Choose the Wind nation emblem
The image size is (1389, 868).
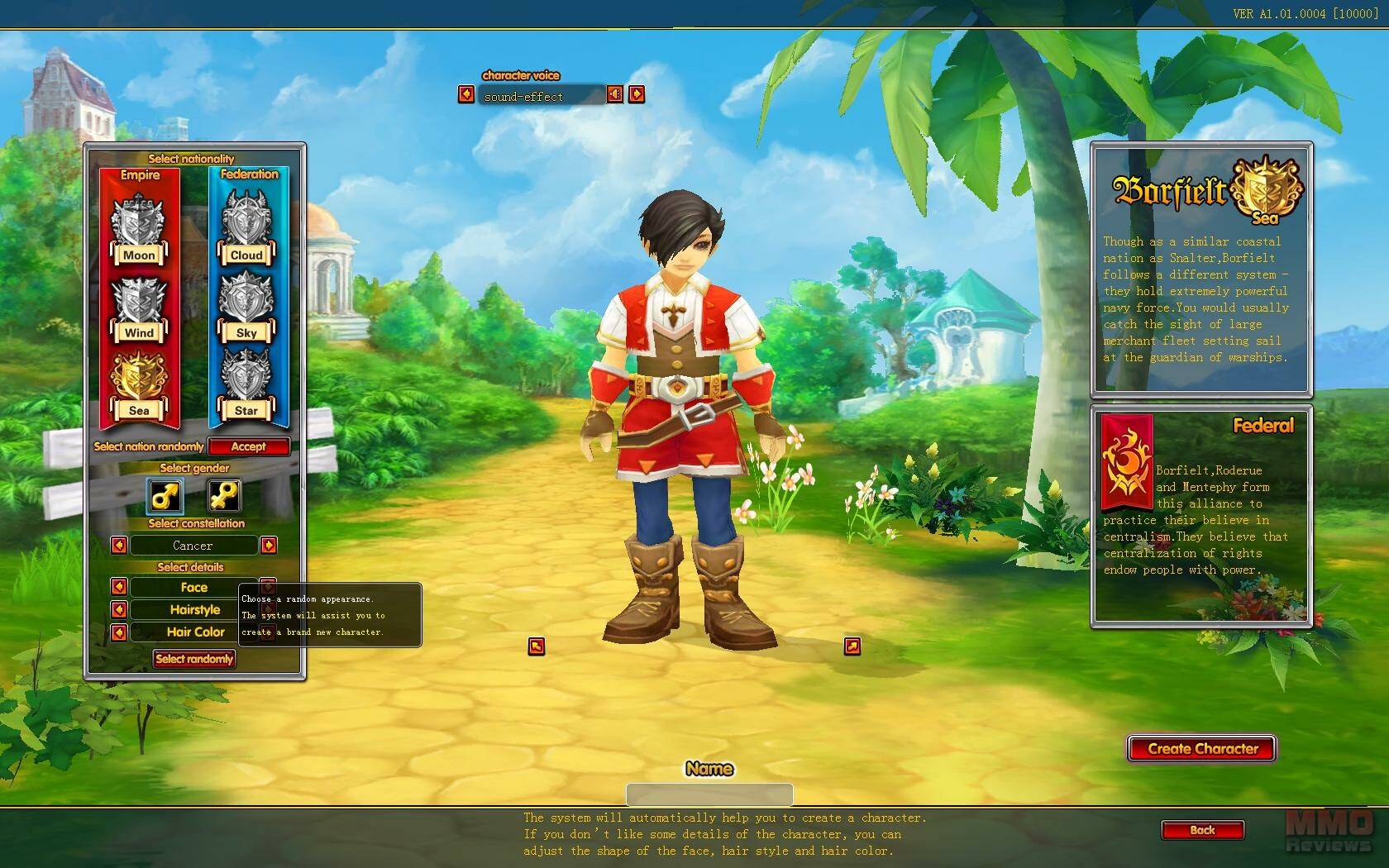point(138,308)
